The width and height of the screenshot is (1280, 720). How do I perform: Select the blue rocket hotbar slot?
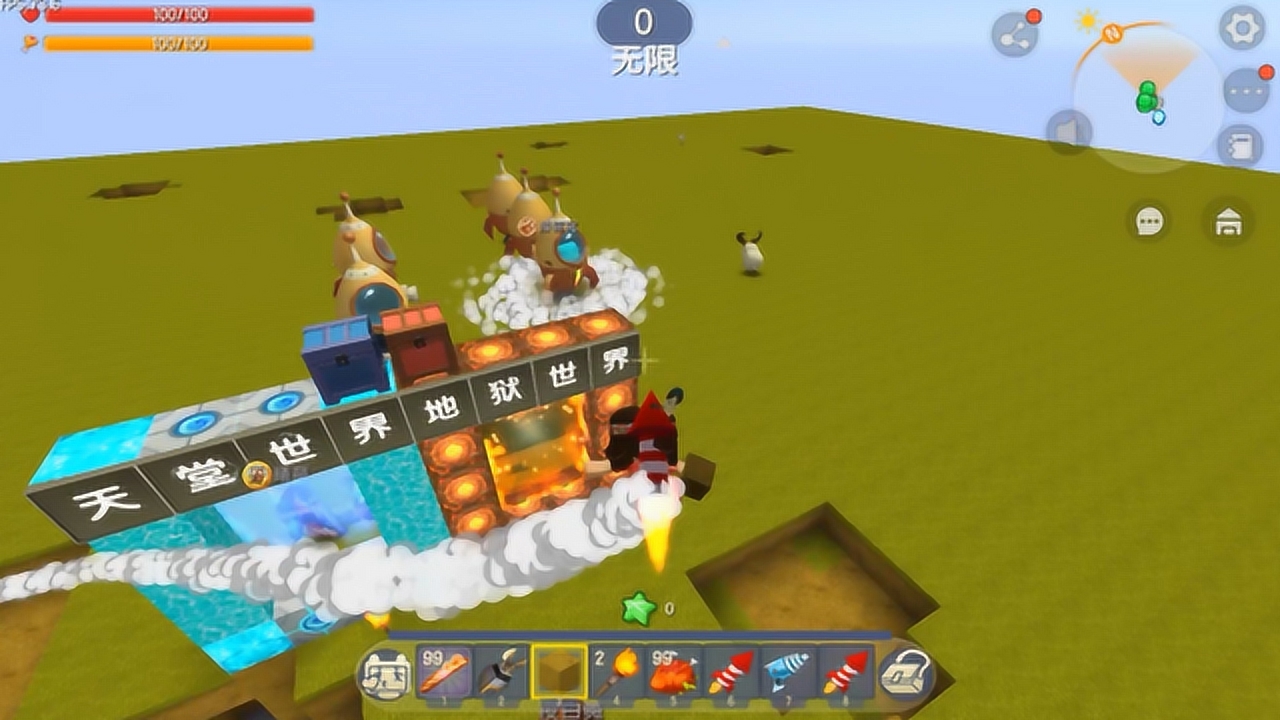click(x=789, y=671)
